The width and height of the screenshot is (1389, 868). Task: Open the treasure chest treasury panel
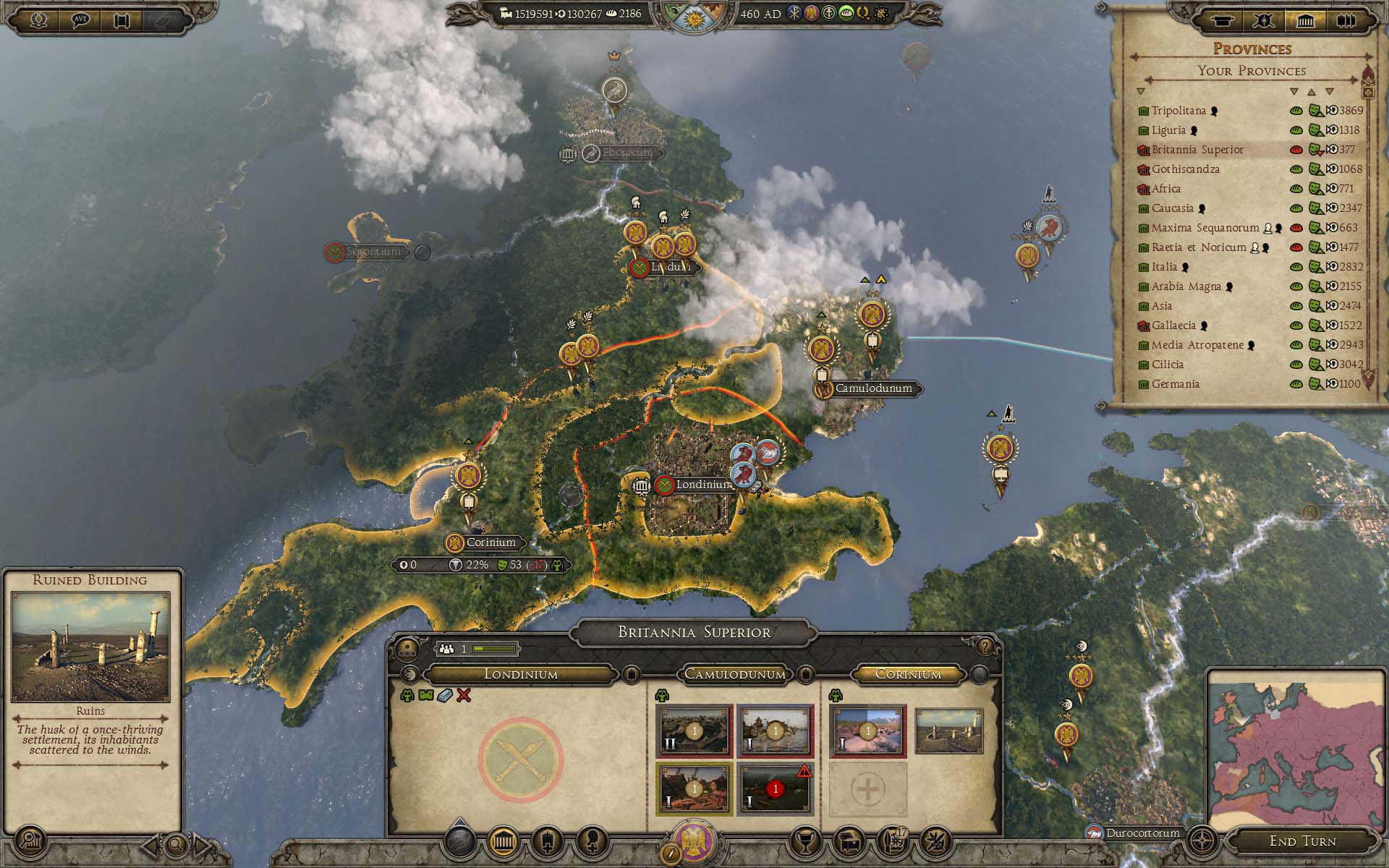tap(848, 841)
